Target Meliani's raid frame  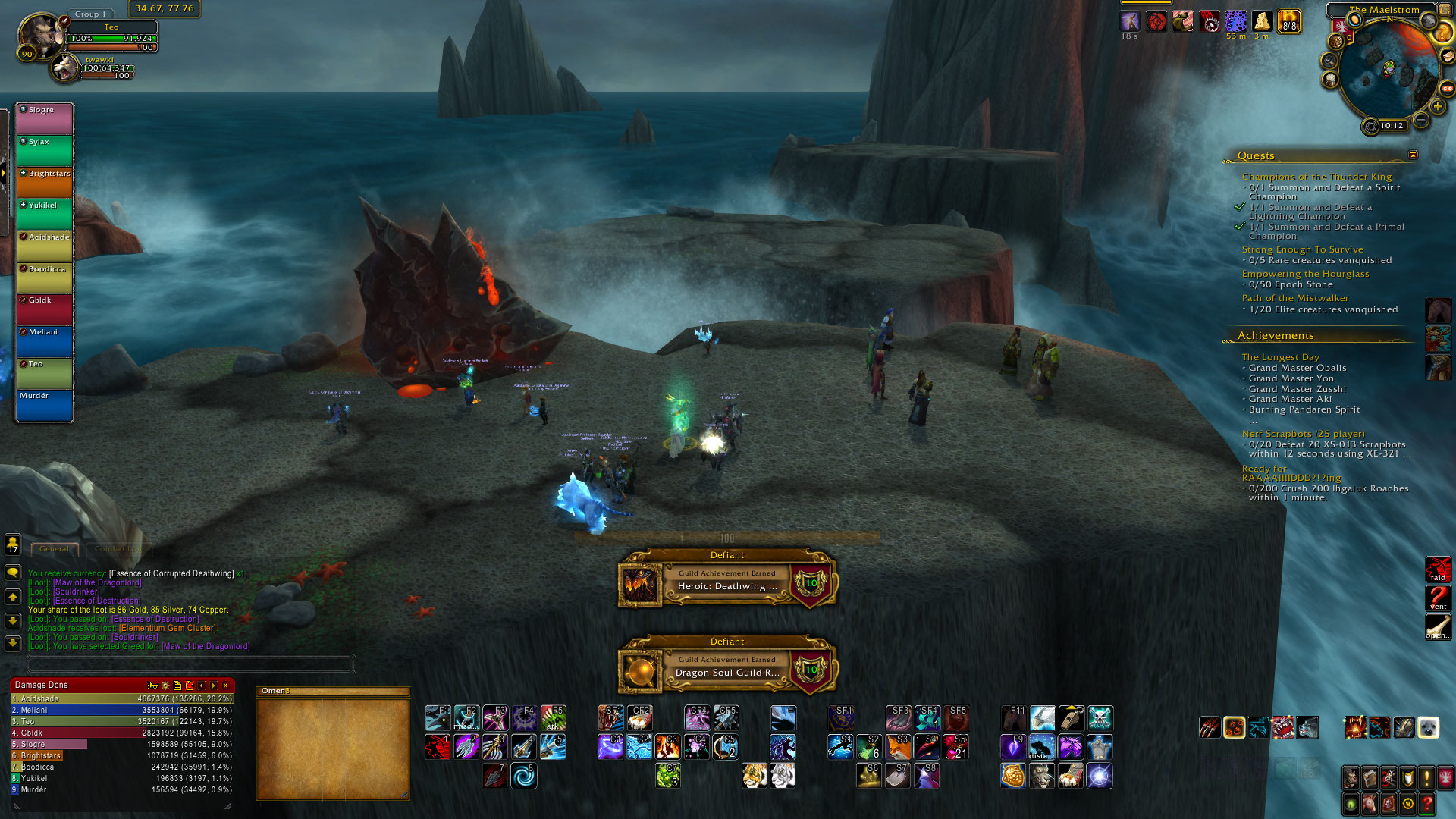(45, 340)
